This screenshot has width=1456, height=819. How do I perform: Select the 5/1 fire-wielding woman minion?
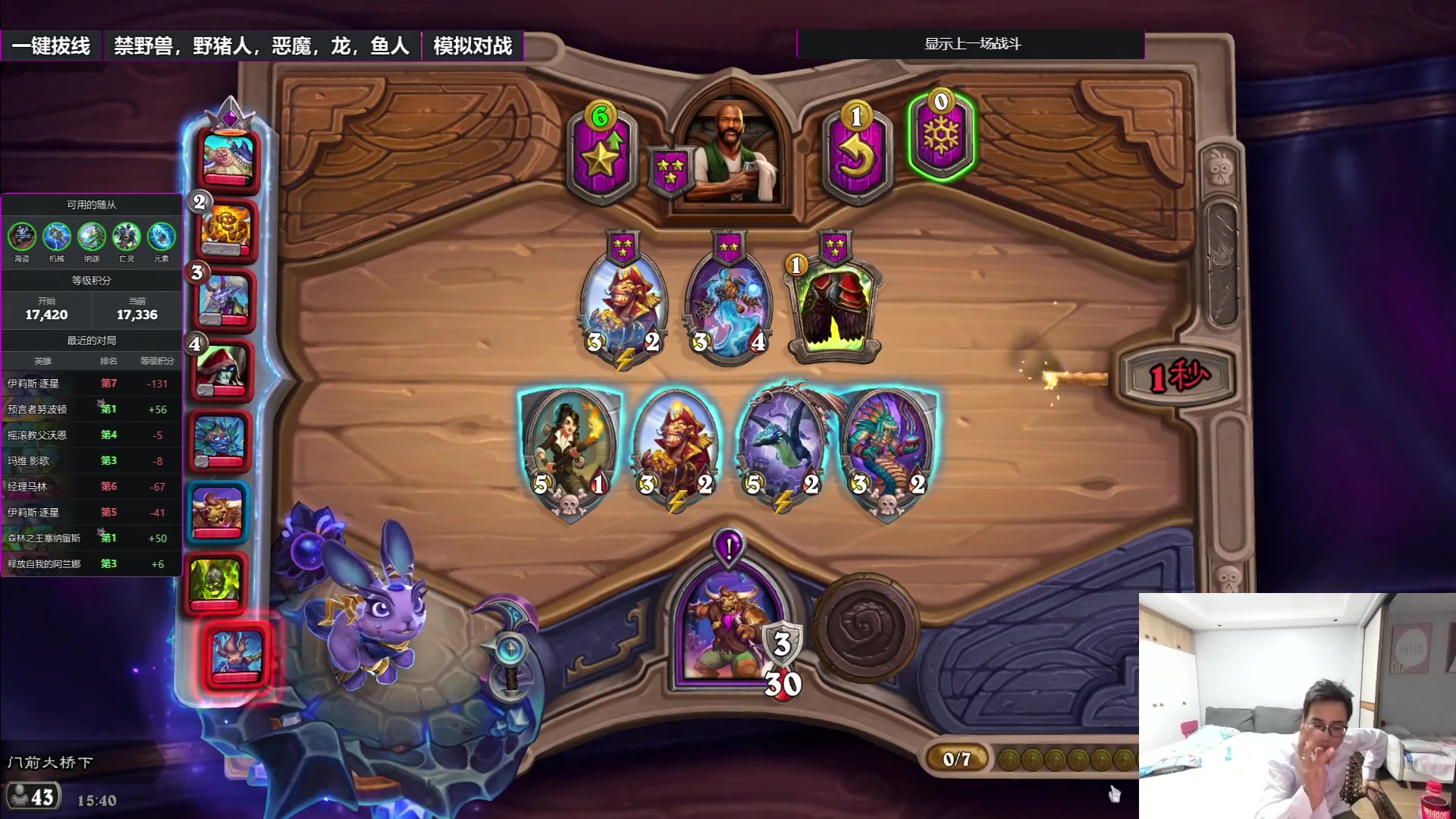(x=570, y=447)
